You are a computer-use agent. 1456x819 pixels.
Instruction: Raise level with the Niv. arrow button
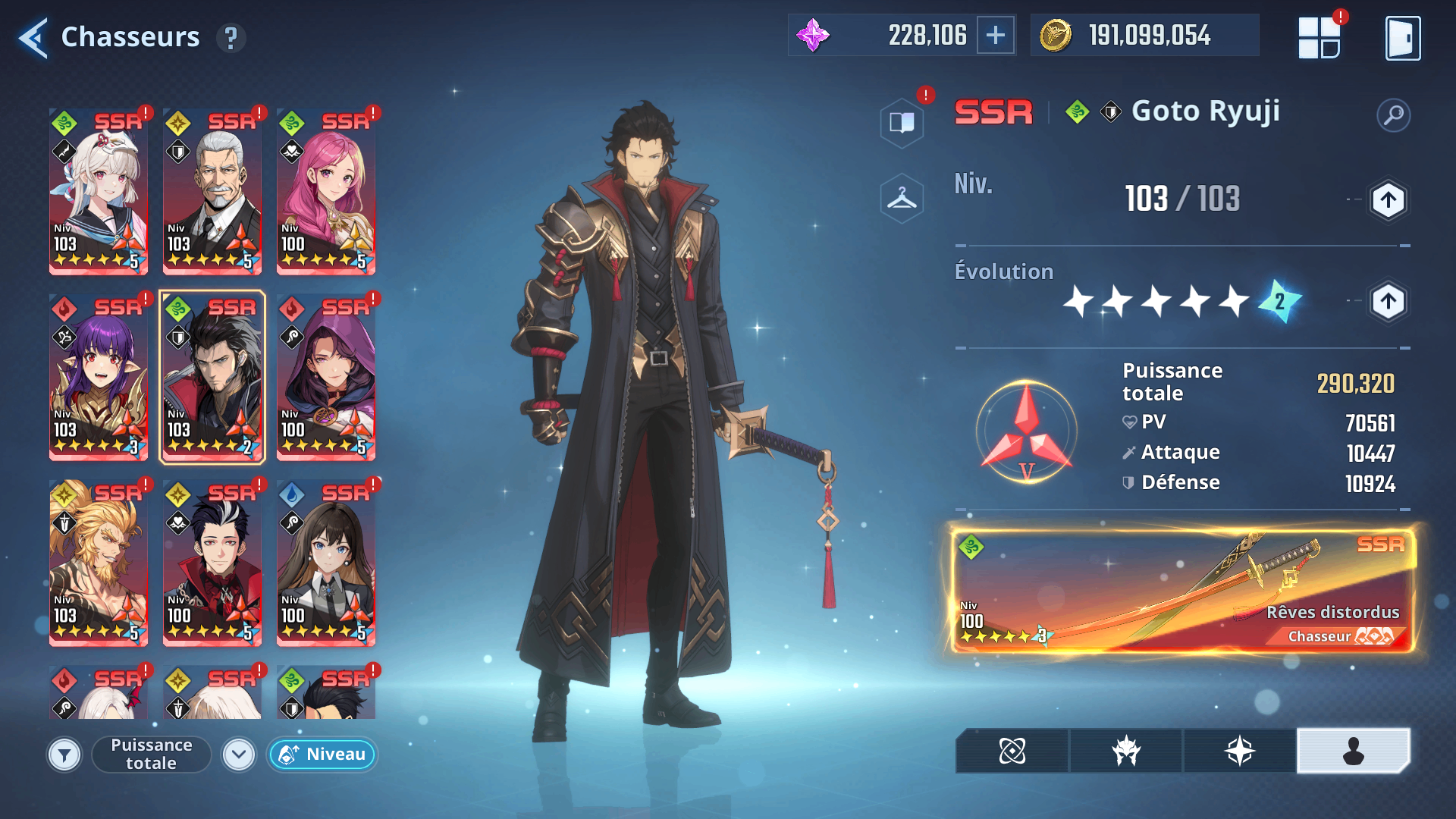coord(1388,200)
